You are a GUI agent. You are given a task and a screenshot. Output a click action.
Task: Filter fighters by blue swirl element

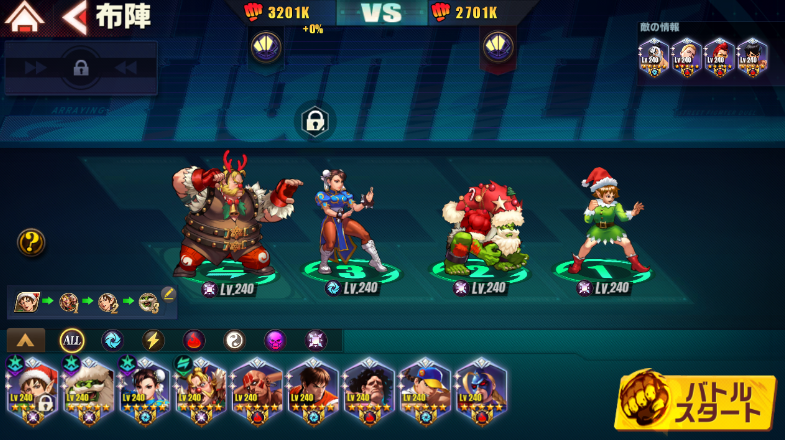pos(111,340)
